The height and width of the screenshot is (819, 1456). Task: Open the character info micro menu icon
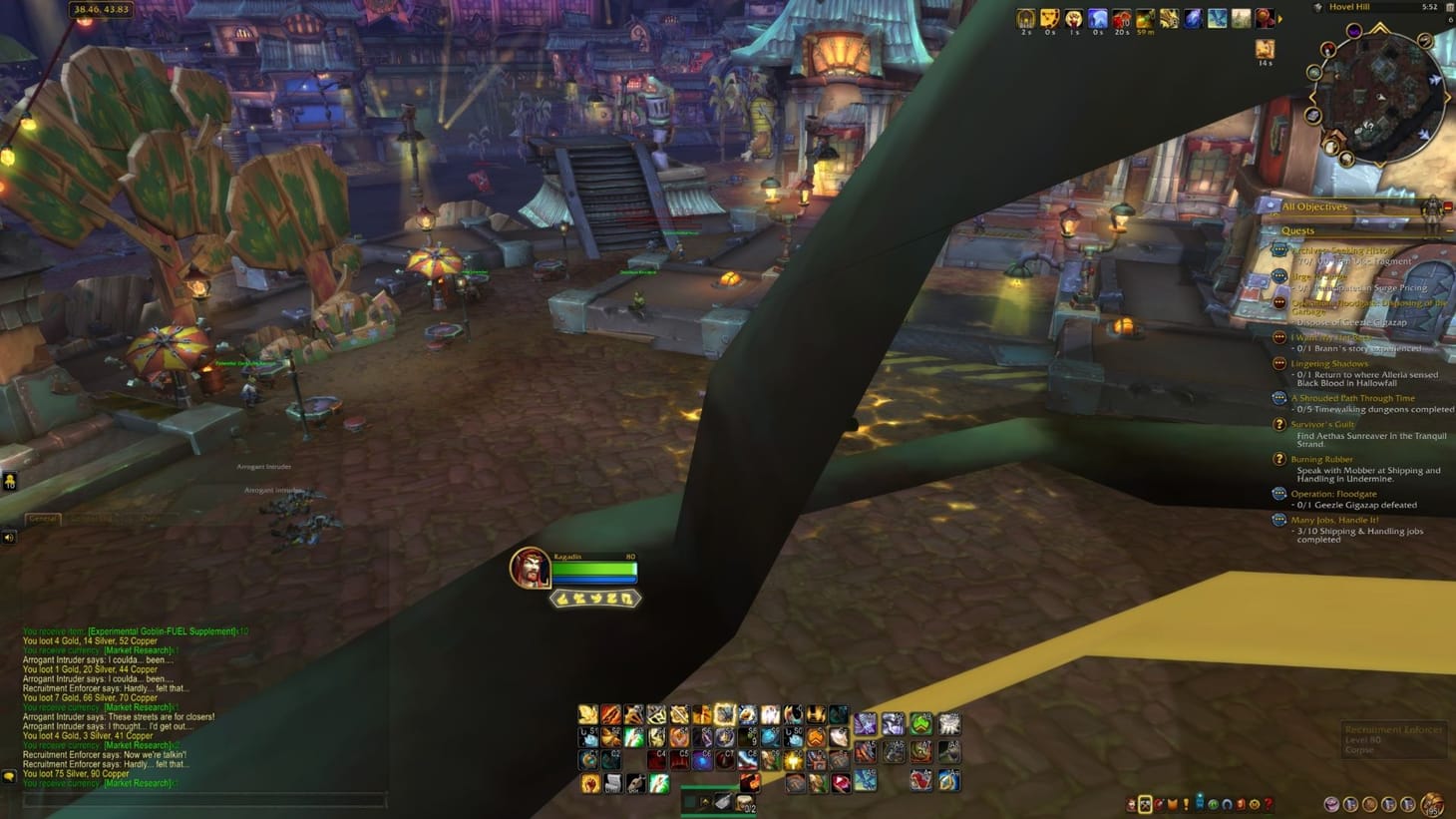[x=1131, y=803]
